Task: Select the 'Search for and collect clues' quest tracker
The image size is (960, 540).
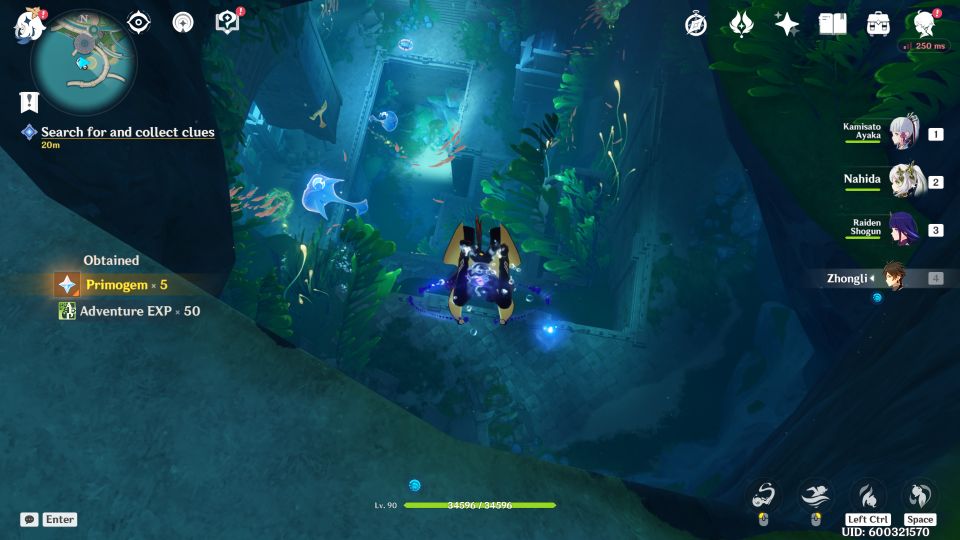Action: pos(127,132)
